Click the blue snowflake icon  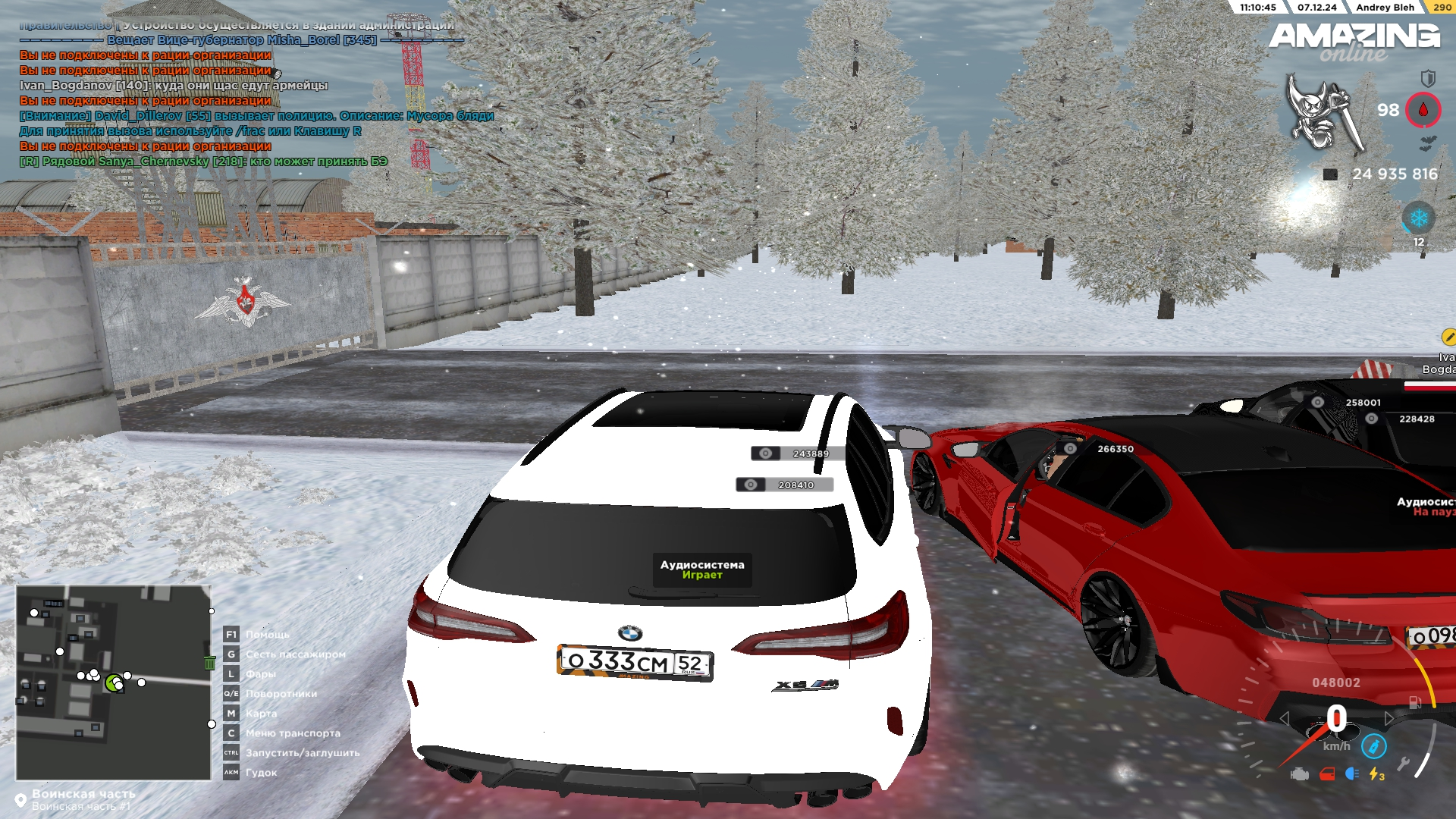pos(1418,219)
